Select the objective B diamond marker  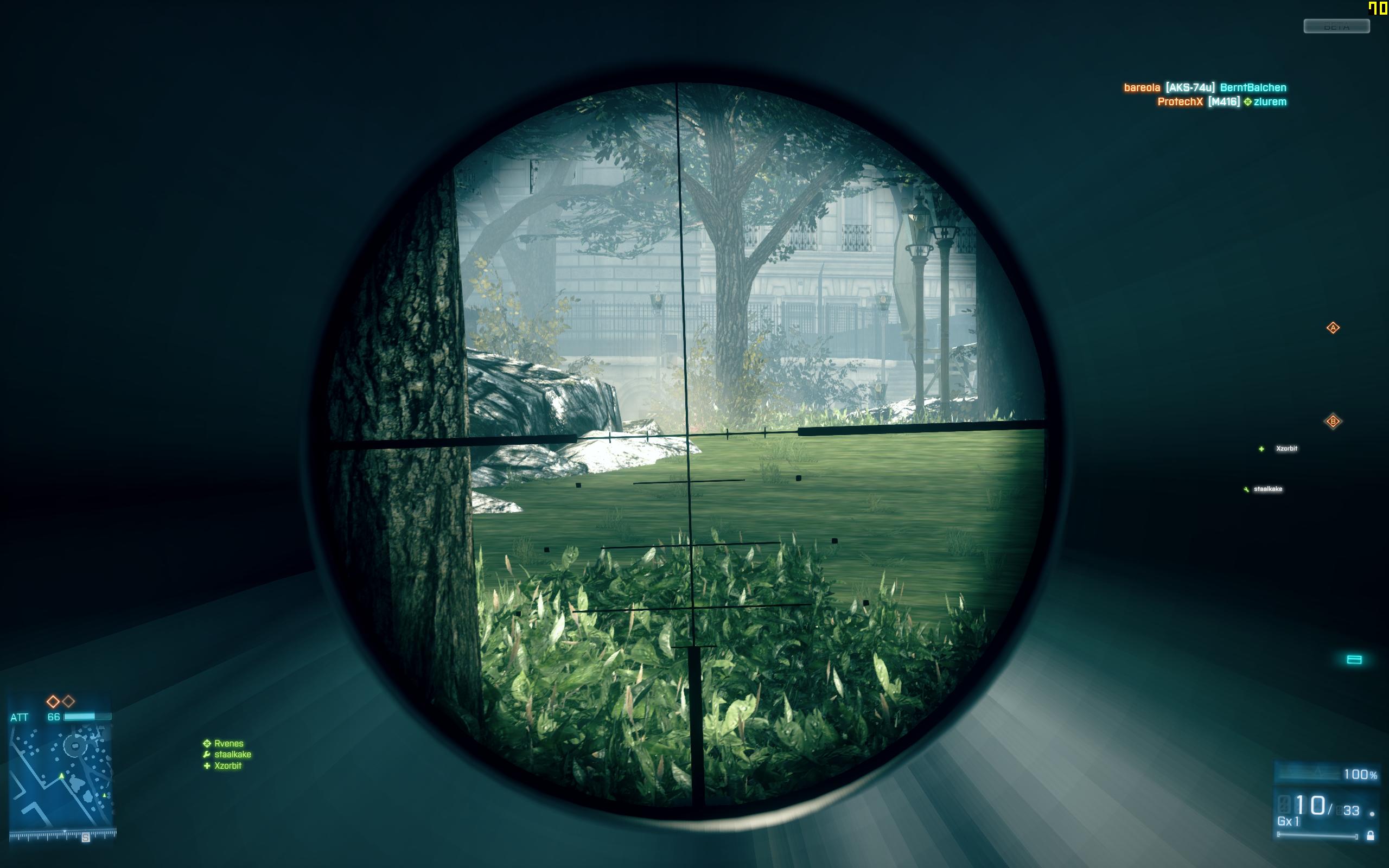click(1333, 422)
